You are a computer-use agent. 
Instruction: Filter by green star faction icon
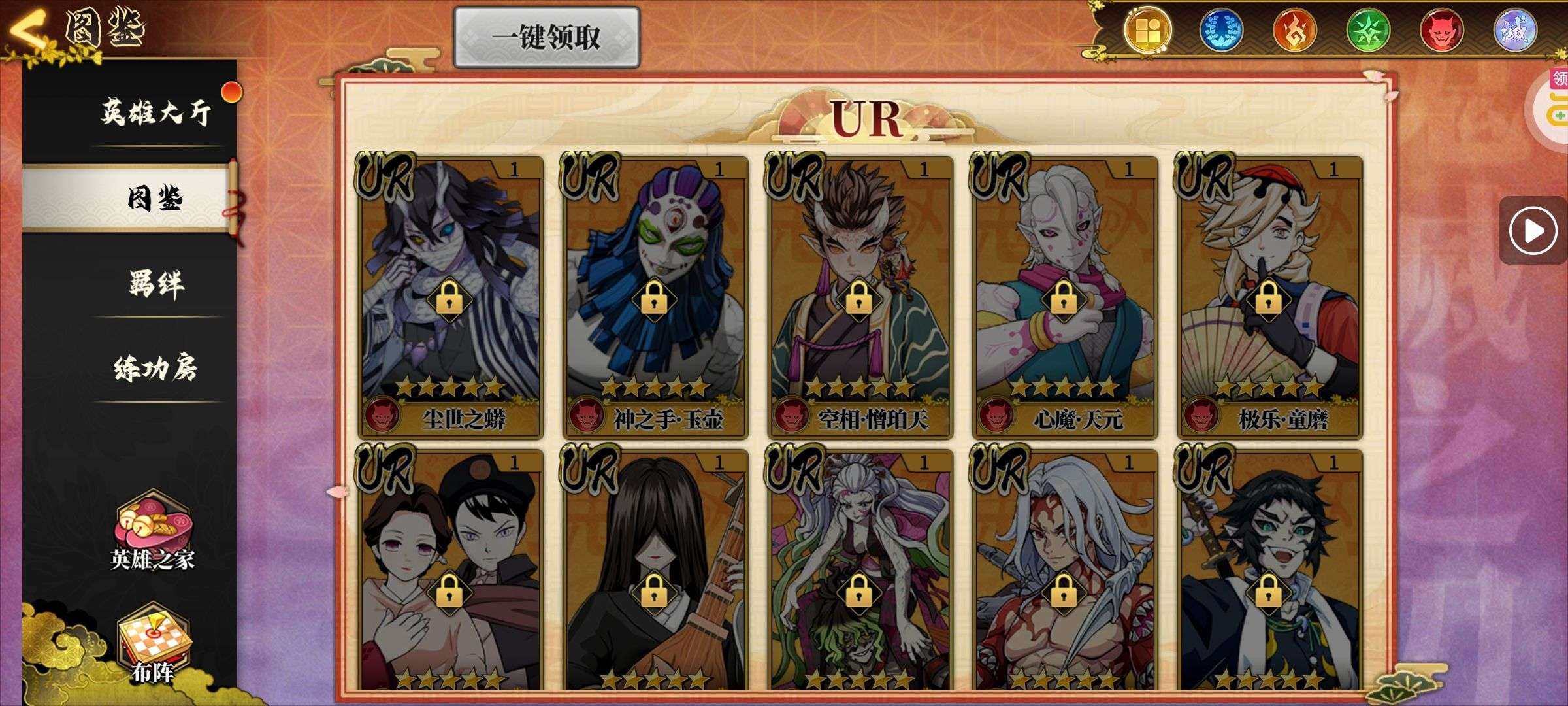tap(1368, 31)
